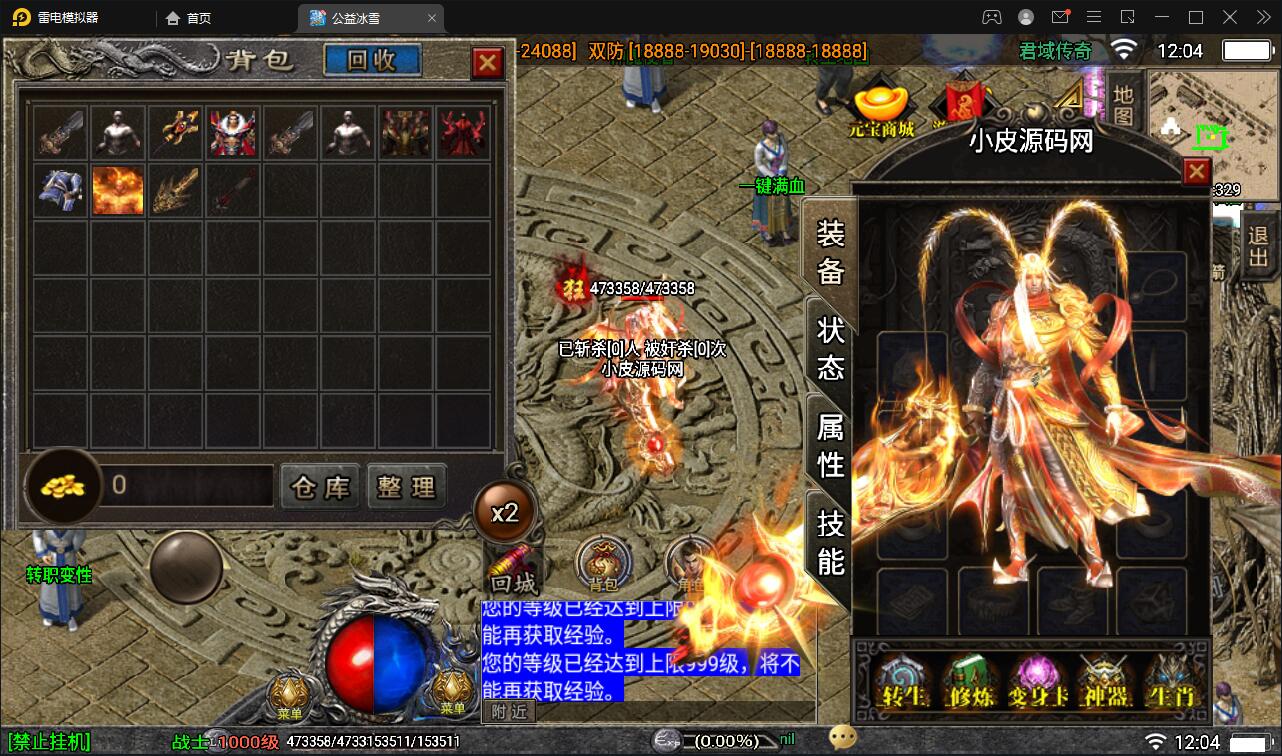Select the blue armor item in the bag

(61, 190)
